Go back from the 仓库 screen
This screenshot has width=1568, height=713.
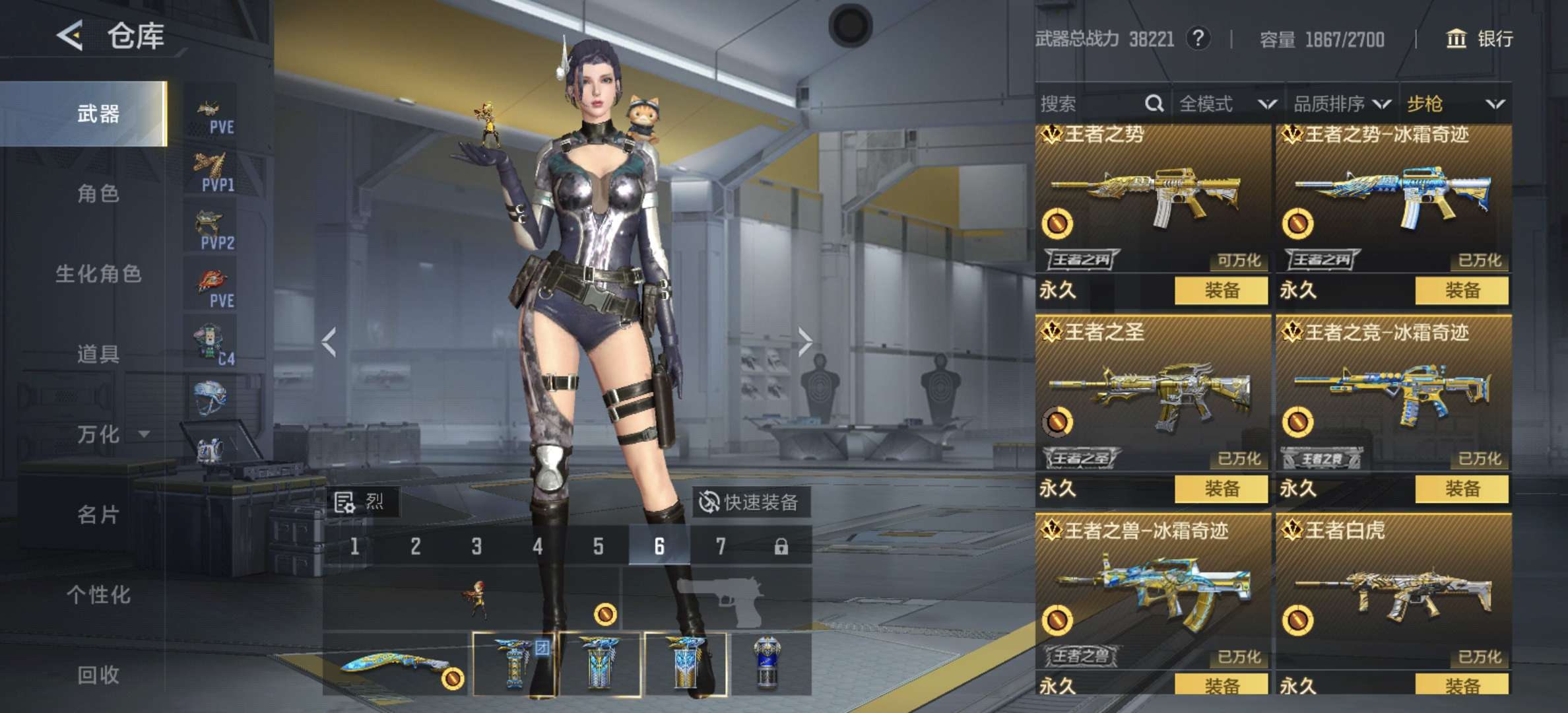70,35
